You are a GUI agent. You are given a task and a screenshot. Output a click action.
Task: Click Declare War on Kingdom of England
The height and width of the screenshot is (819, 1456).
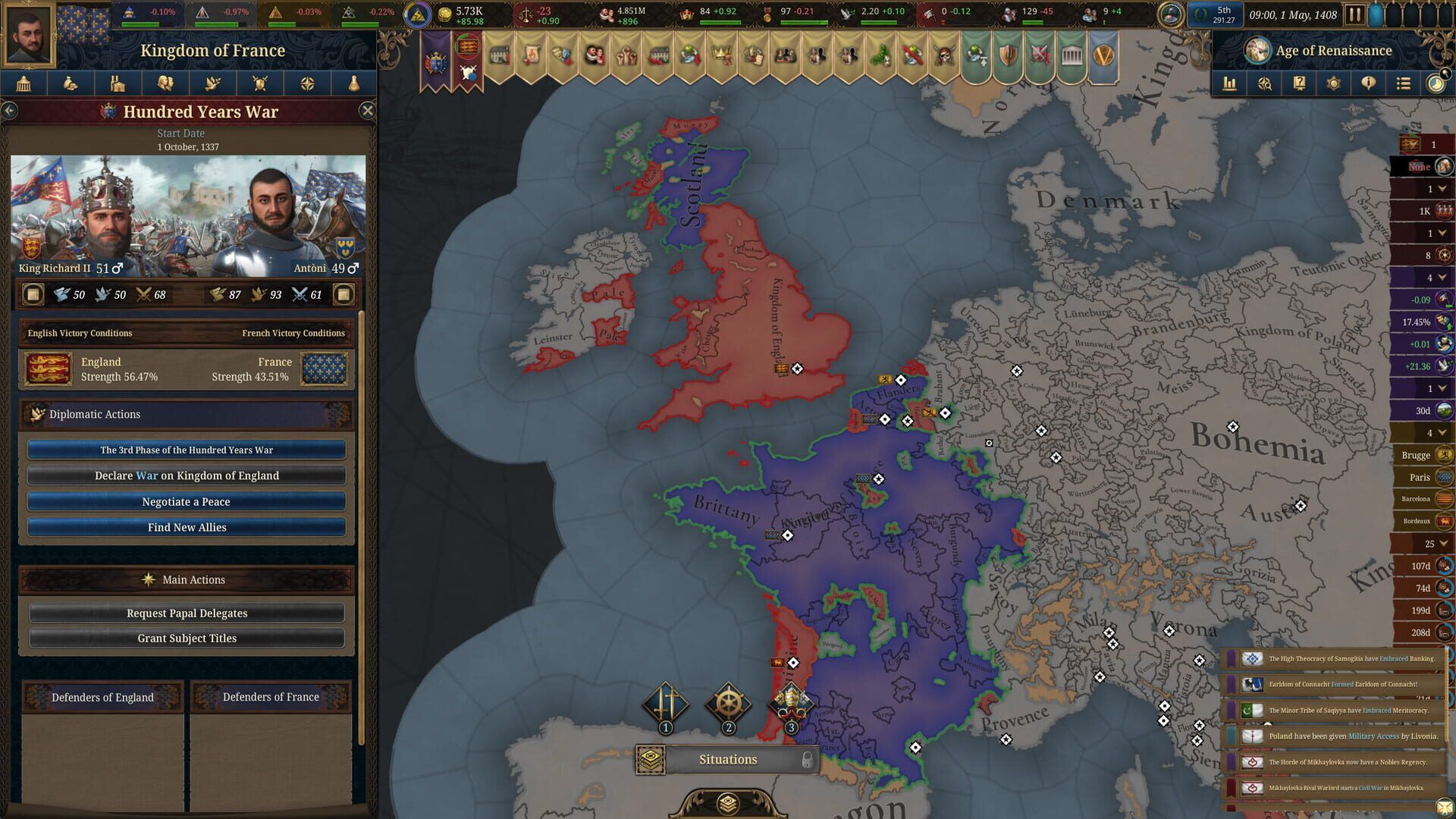(x=186, y=475)
